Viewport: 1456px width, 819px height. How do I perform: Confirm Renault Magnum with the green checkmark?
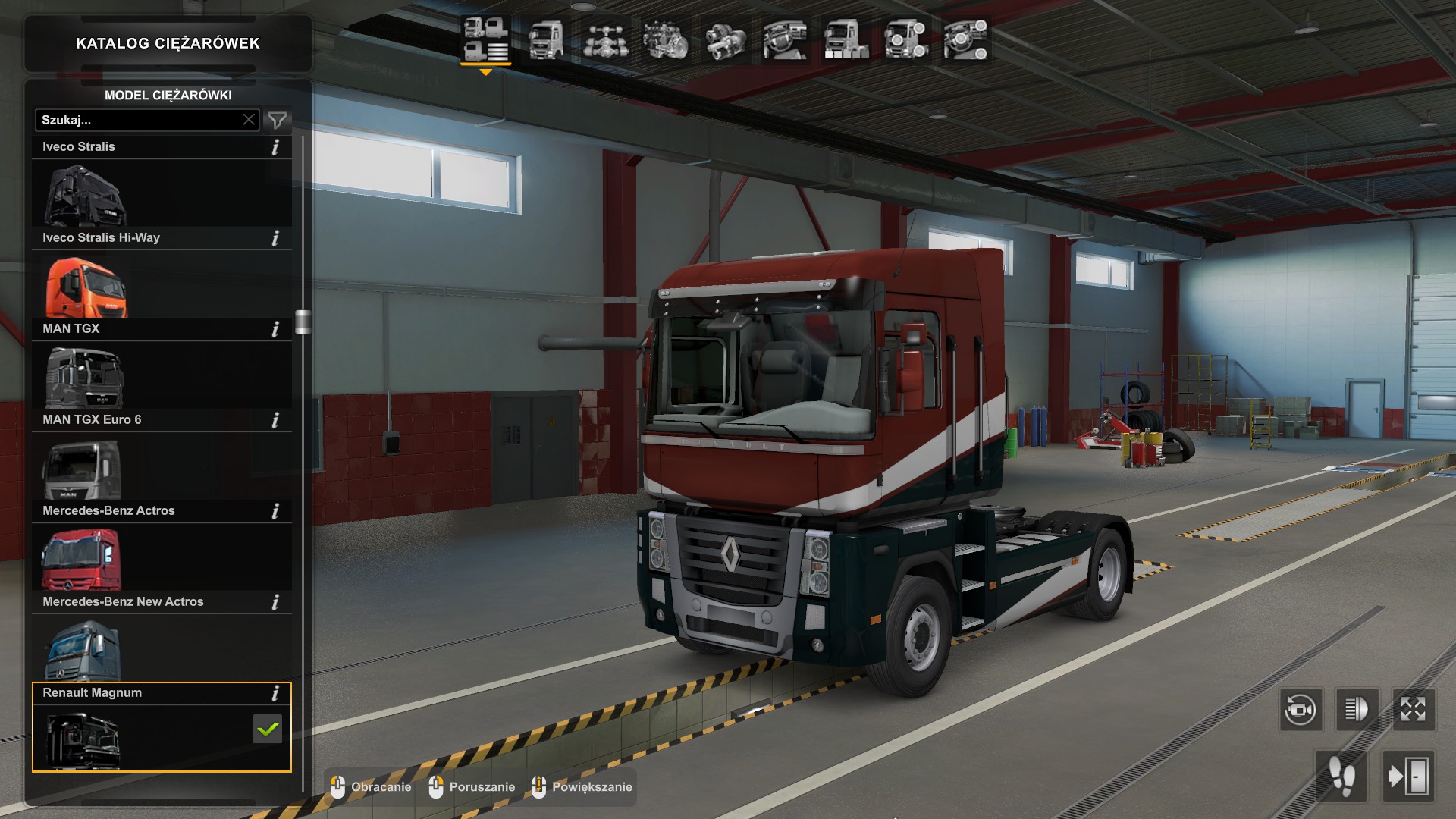(268, 730)
